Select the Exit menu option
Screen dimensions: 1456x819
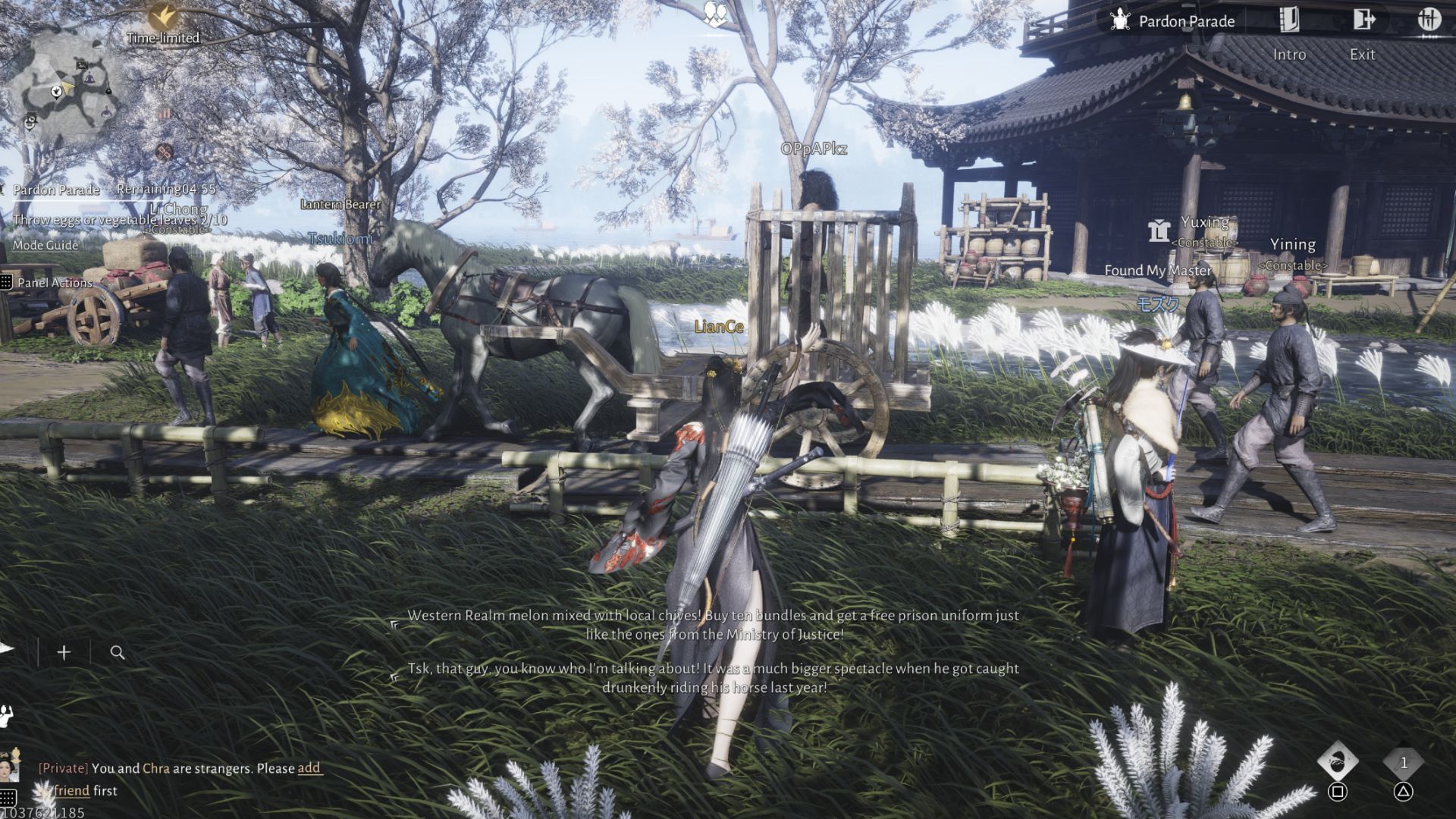tap(1363, 54)
